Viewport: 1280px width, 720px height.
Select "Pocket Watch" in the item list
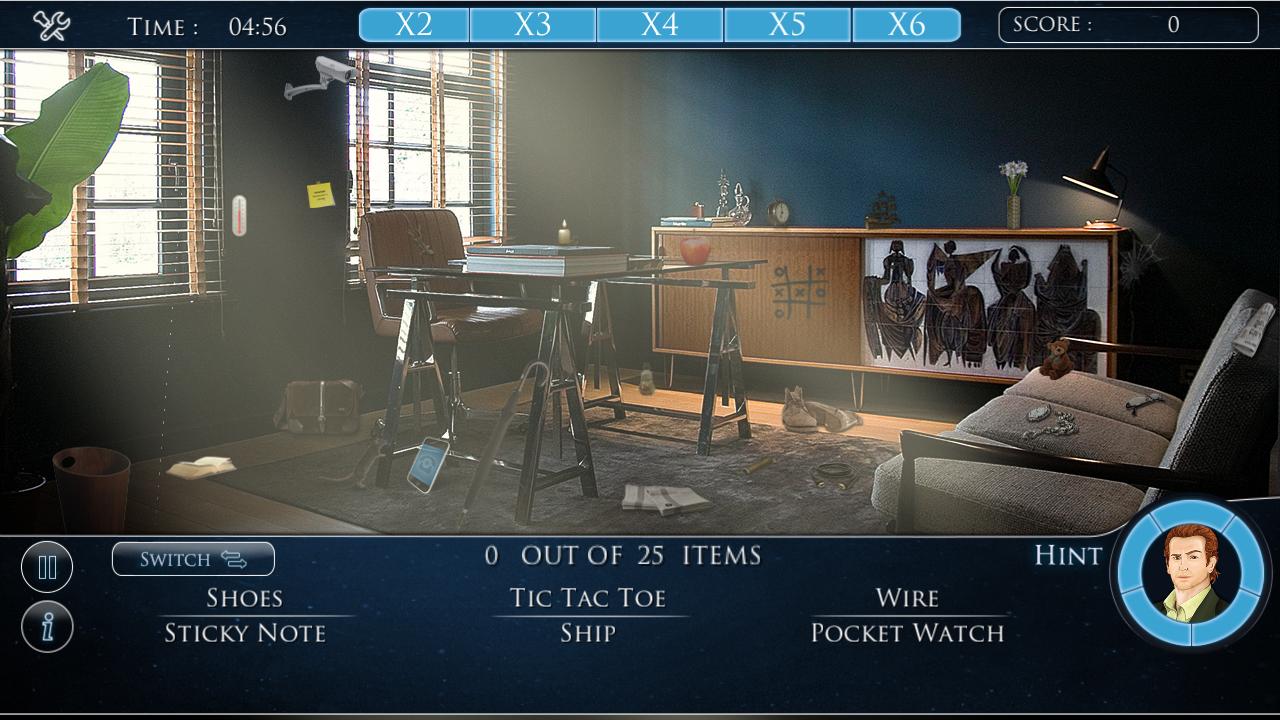point(908,632)
